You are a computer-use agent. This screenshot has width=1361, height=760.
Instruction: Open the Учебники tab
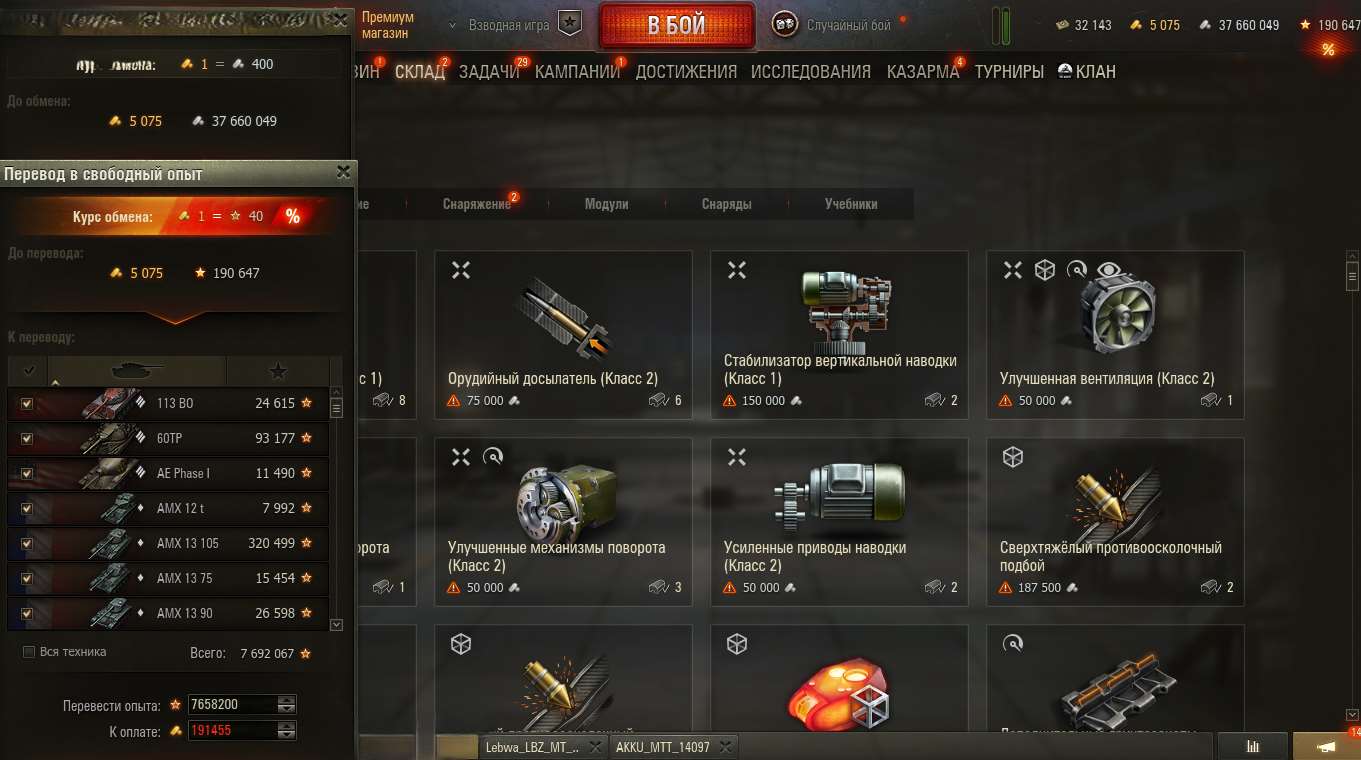(851, 204)
